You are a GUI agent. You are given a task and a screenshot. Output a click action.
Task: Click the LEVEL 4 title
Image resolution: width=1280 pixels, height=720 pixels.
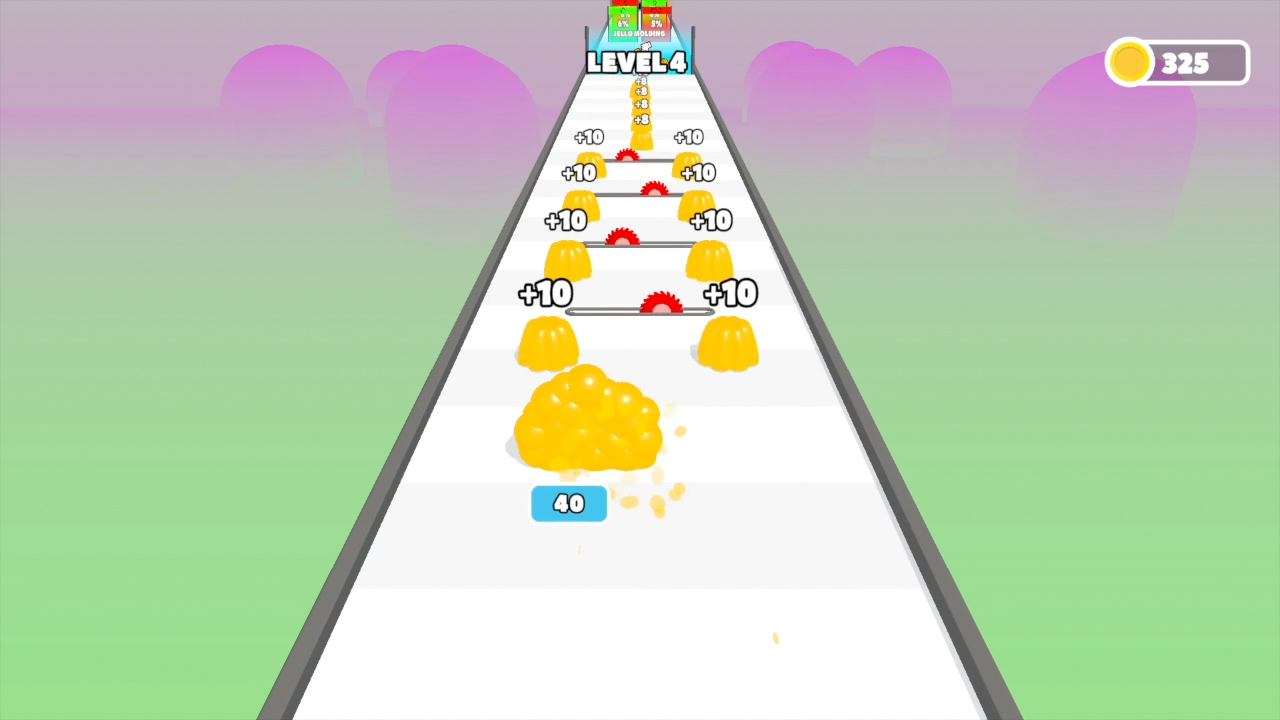point(637,62)
